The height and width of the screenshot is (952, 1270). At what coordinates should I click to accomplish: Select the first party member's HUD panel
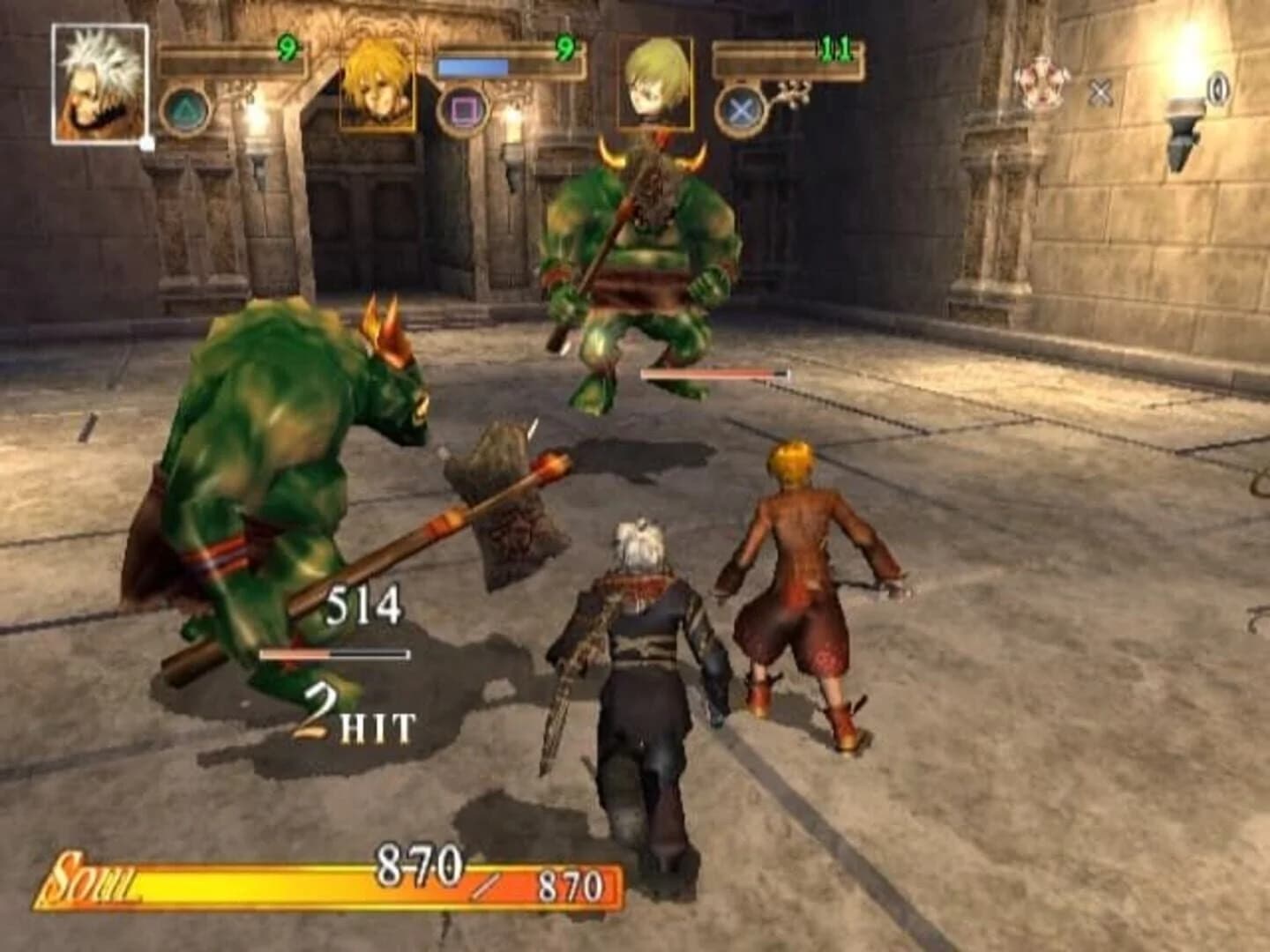coord(234,63)
